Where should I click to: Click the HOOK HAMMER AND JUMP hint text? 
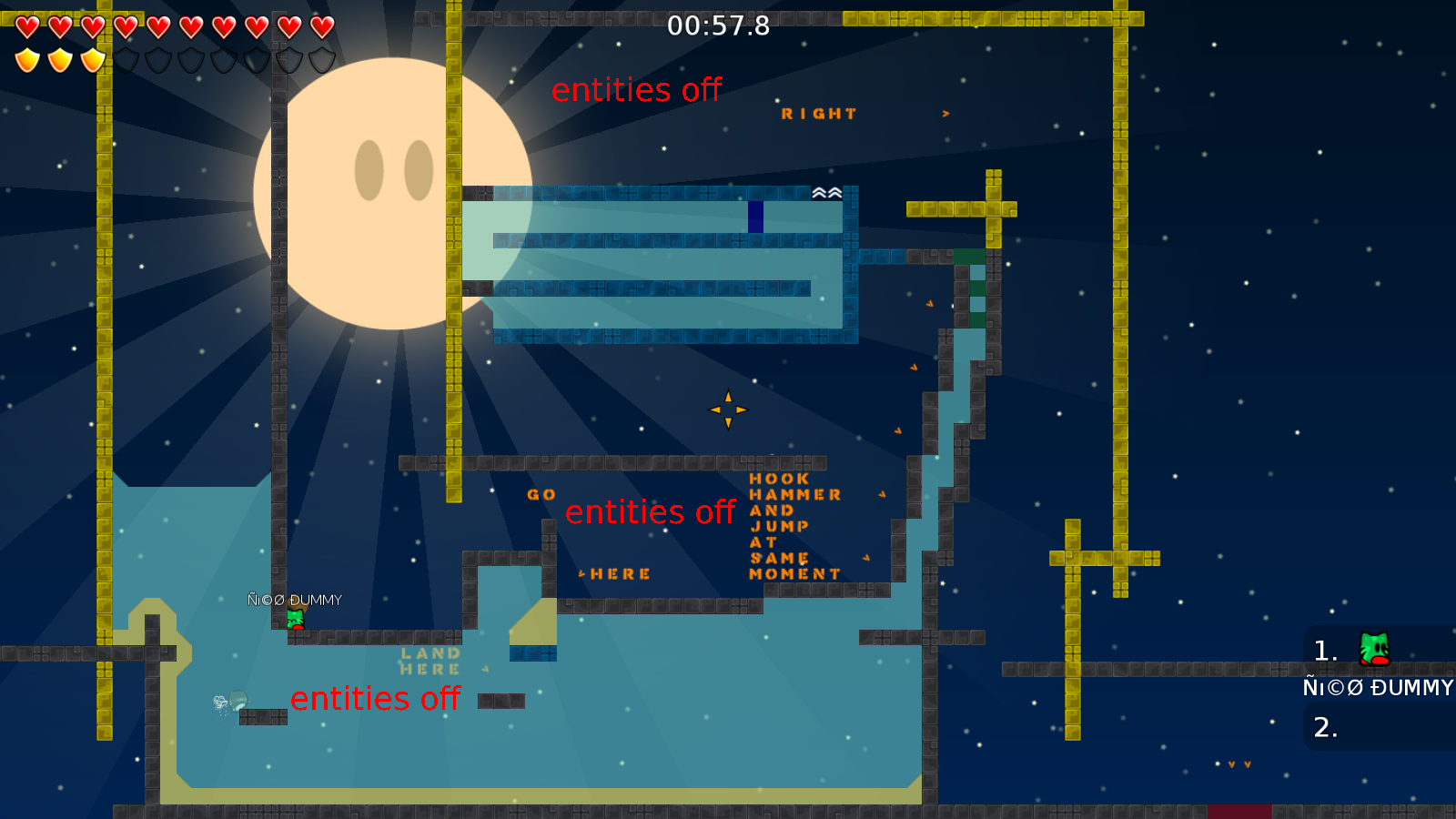[794, 526]
